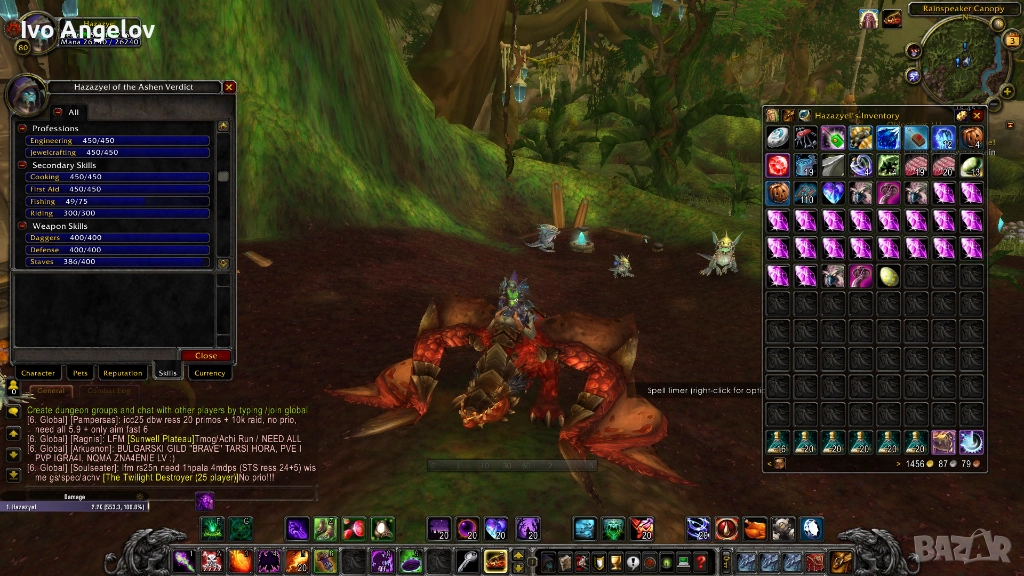Use the roasted turkey food action button
1024x576 pixels.
[x=755, y=528]
